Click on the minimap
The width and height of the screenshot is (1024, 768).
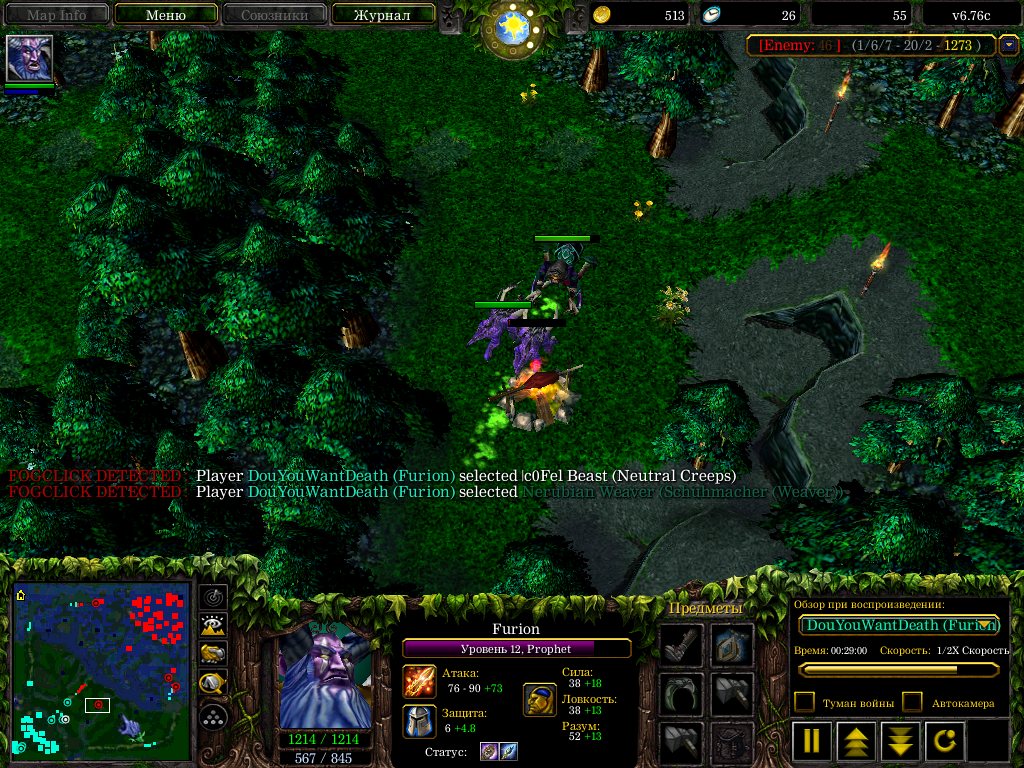[102, 671]
